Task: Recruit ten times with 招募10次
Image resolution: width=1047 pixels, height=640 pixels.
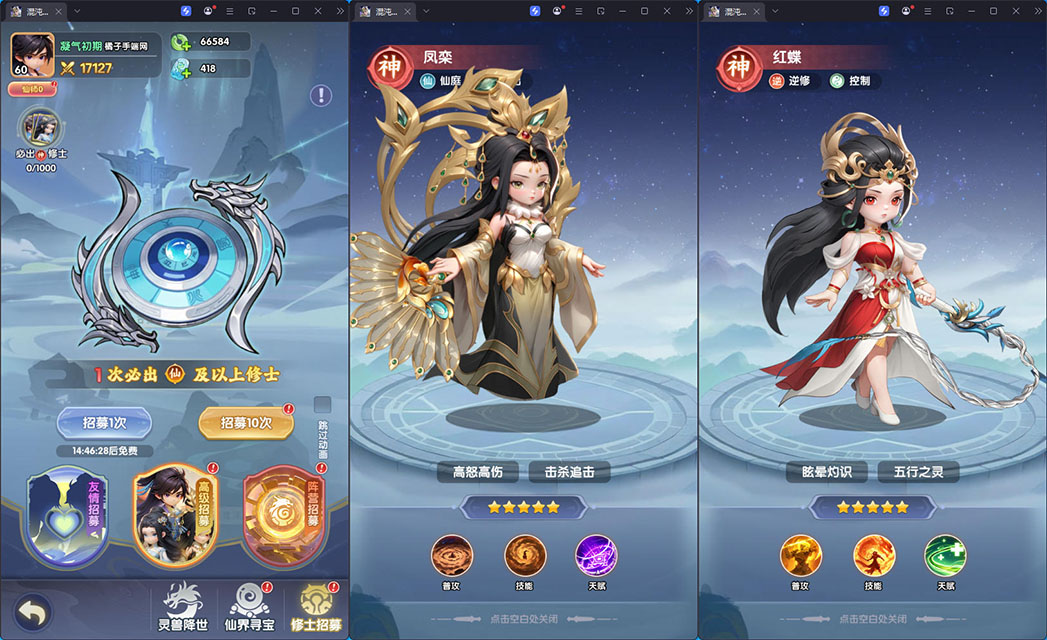Action: point(246,422)
